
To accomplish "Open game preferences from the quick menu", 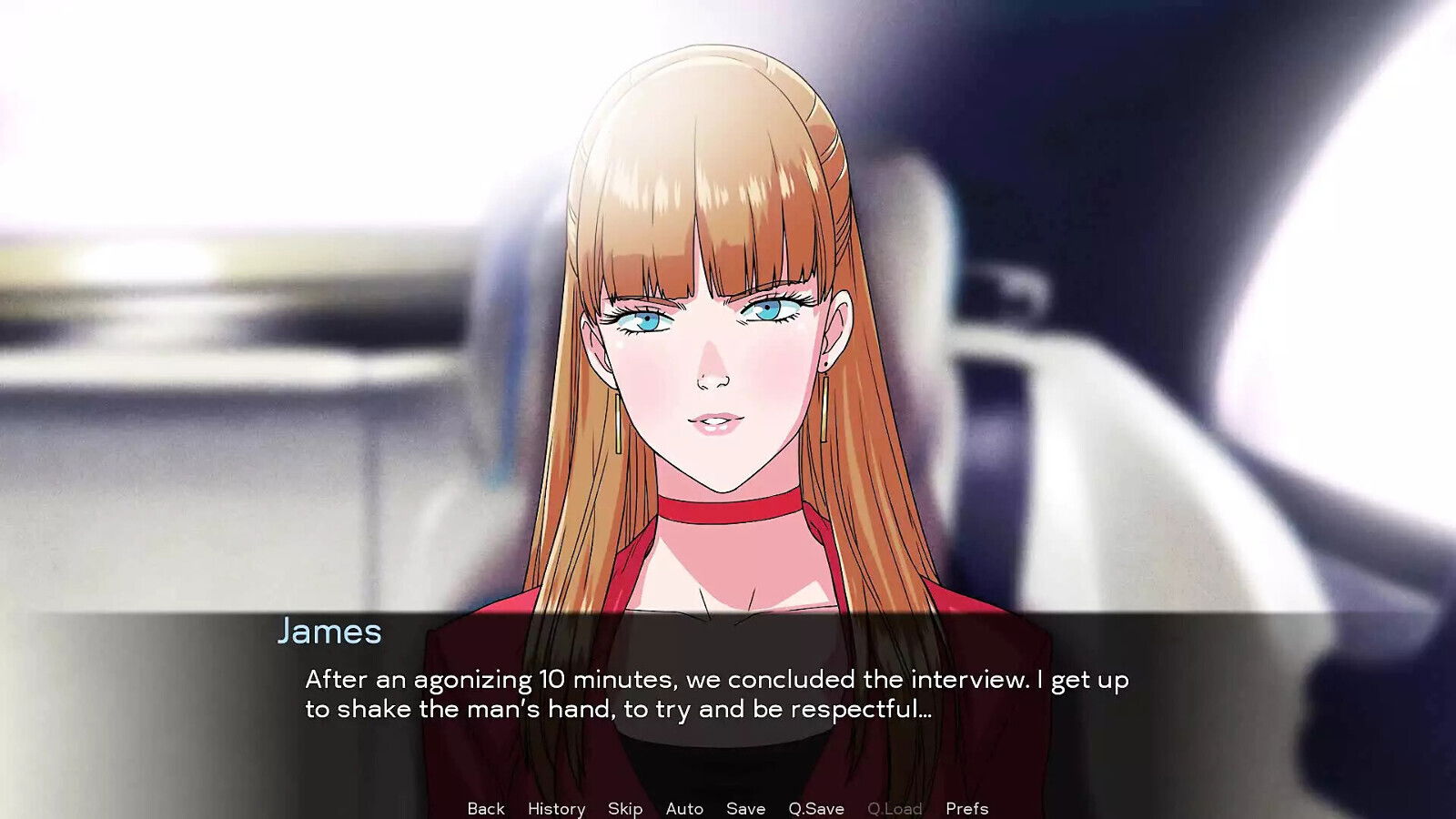I will pyautogui.click(x=966, y=808).
